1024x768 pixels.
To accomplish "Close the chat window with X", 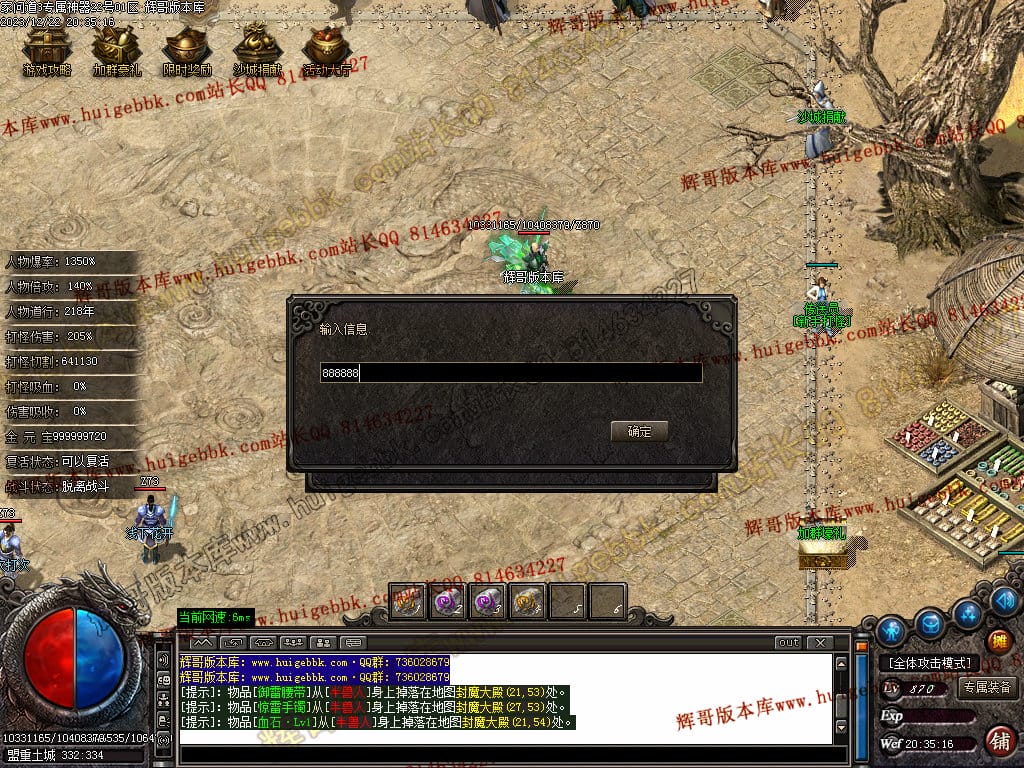I will [819, 643].
